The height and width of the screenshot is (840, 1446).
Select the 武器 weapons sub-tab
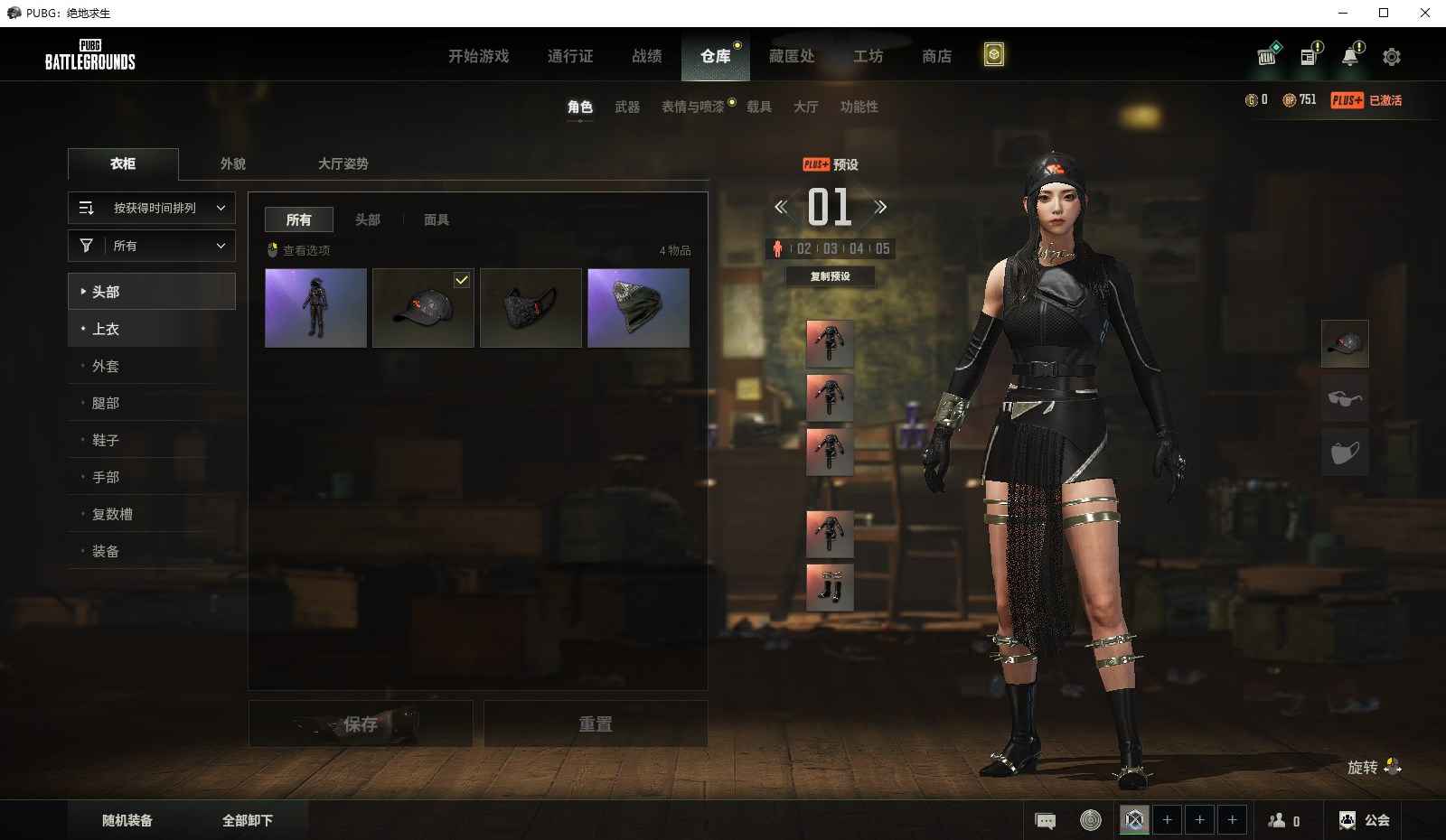[x=627, y=107]
